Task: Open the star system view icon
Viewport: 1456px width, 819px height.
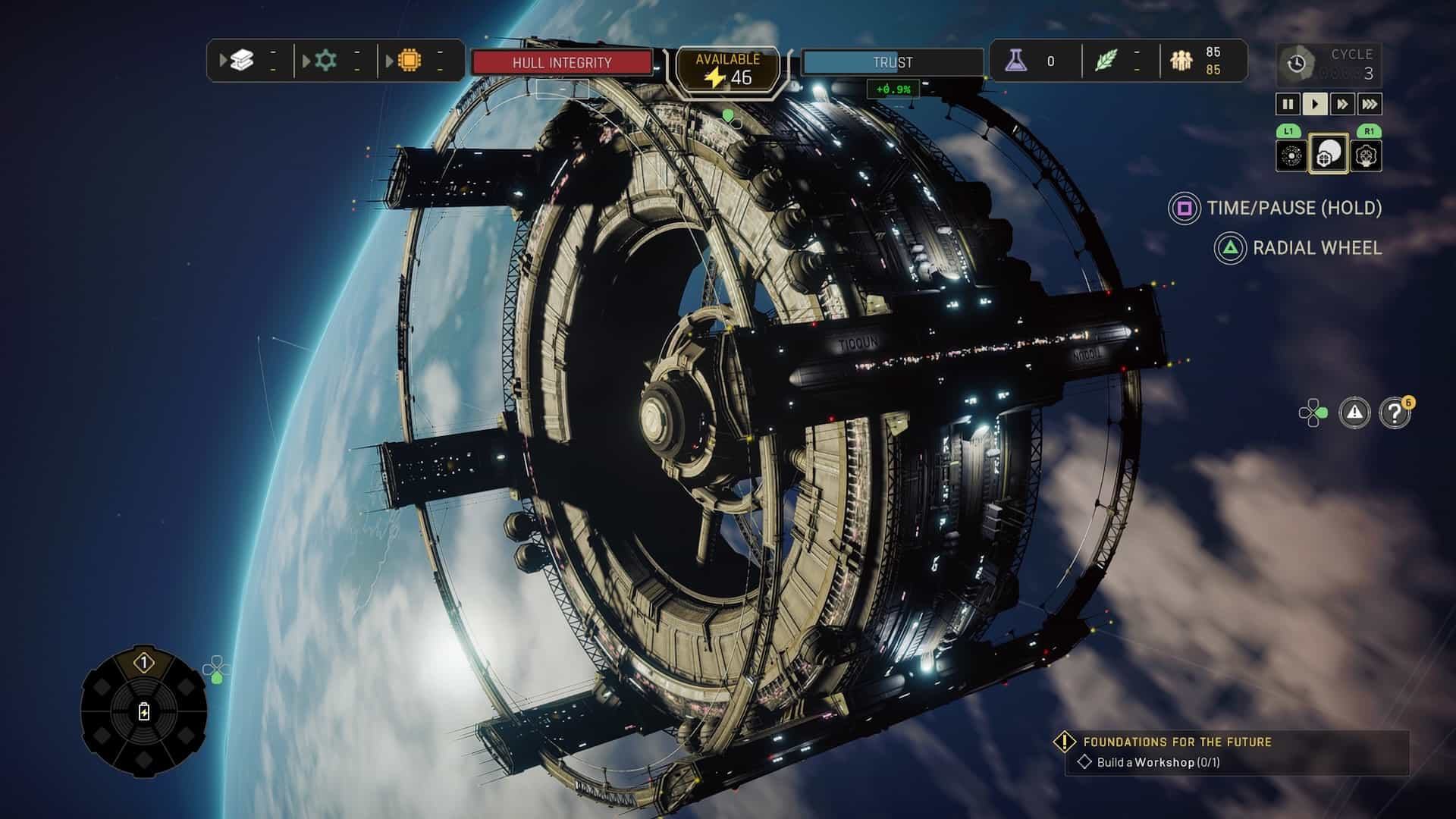Action: click(1291, 155)
